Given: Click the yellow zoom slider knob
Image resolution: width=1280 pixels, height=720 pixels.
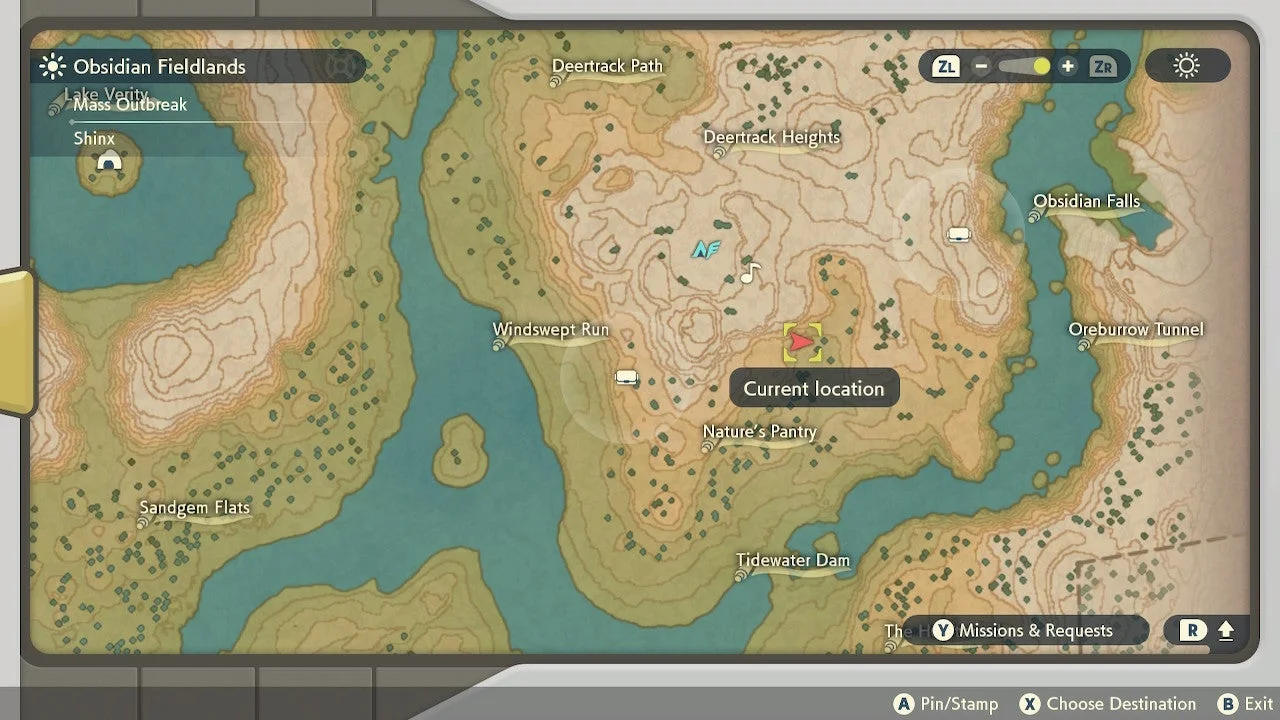Looking at the screenshot, I should pos(1041,67).
